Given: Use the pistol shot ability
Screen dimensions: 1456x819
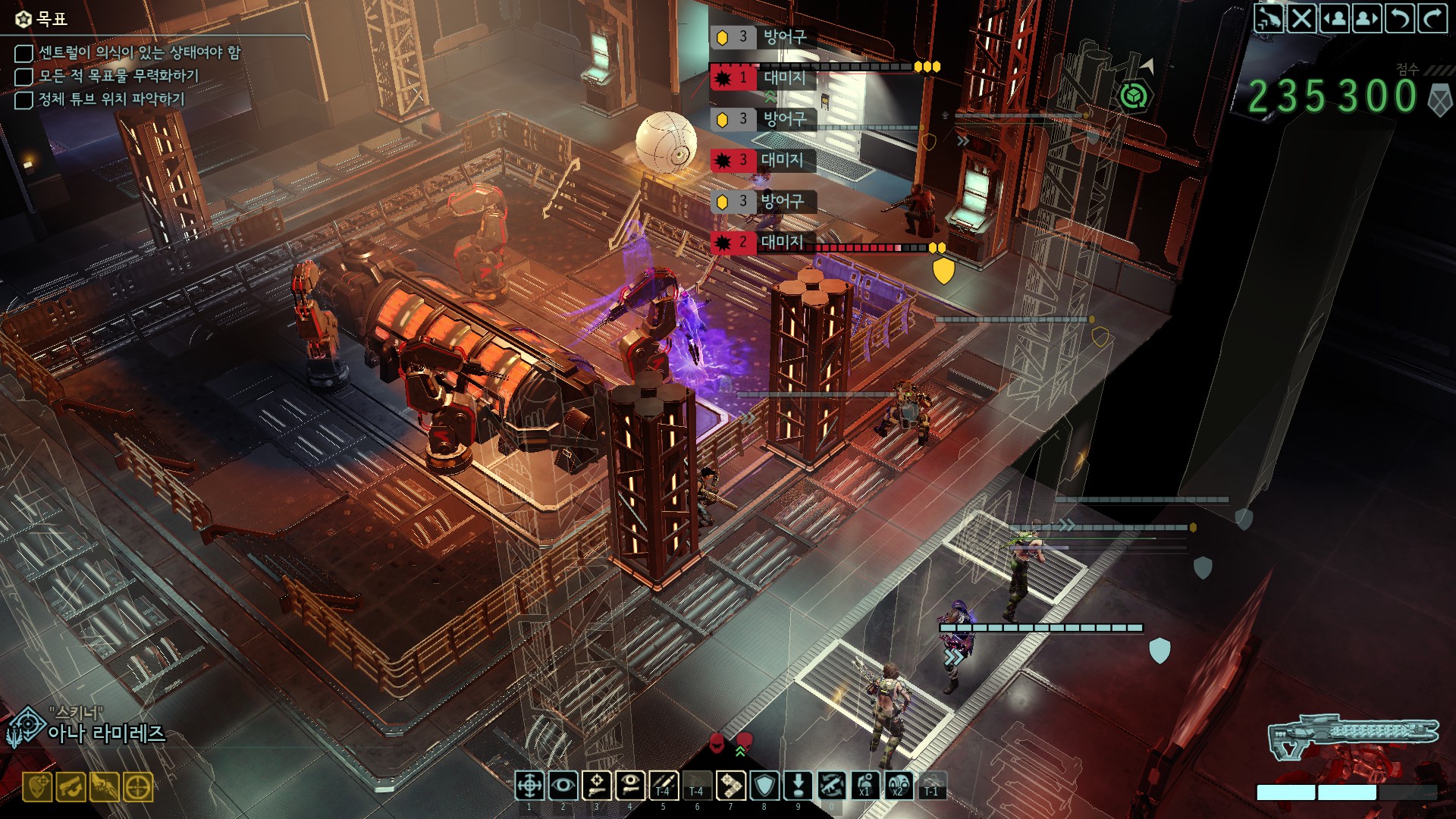Looking at the screenshot, I should (597, 786).
